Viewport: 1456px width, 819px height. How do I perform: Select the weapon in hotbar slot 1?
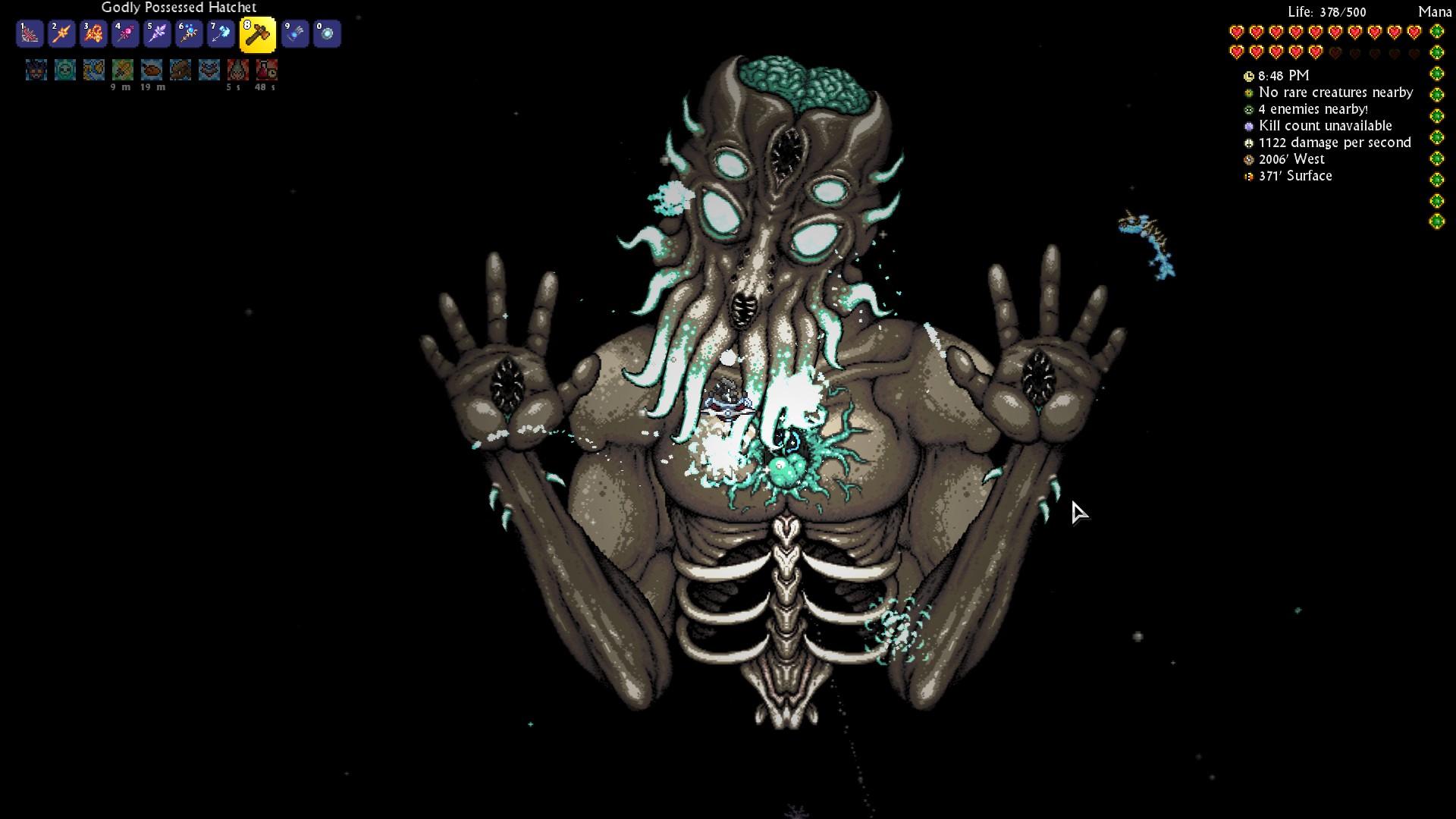pyautogui.click(x=30, y=33)
